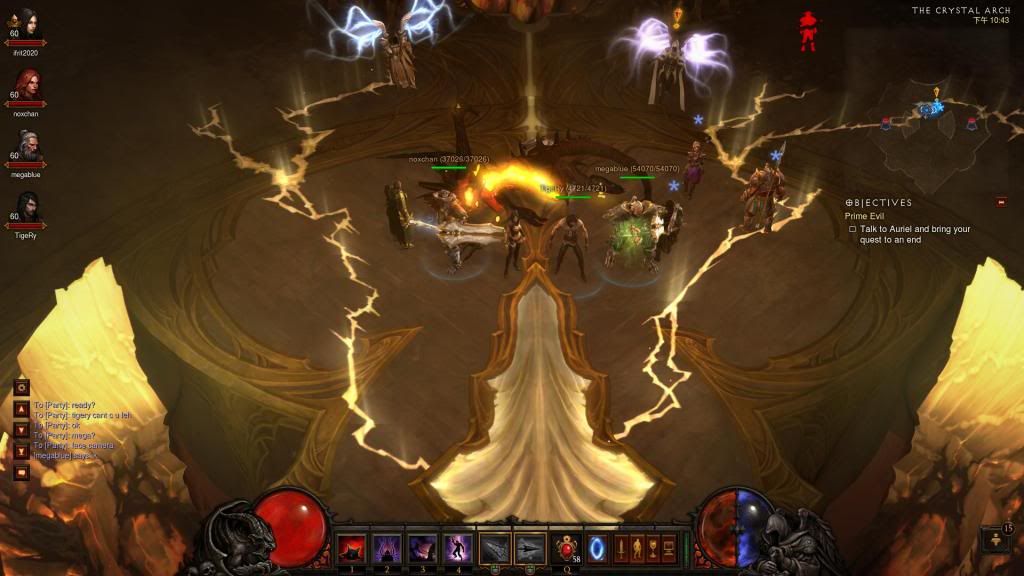1024x576 pixels.
Task: Click the top party portrait with black hair
Action: [x=27, y=22]
